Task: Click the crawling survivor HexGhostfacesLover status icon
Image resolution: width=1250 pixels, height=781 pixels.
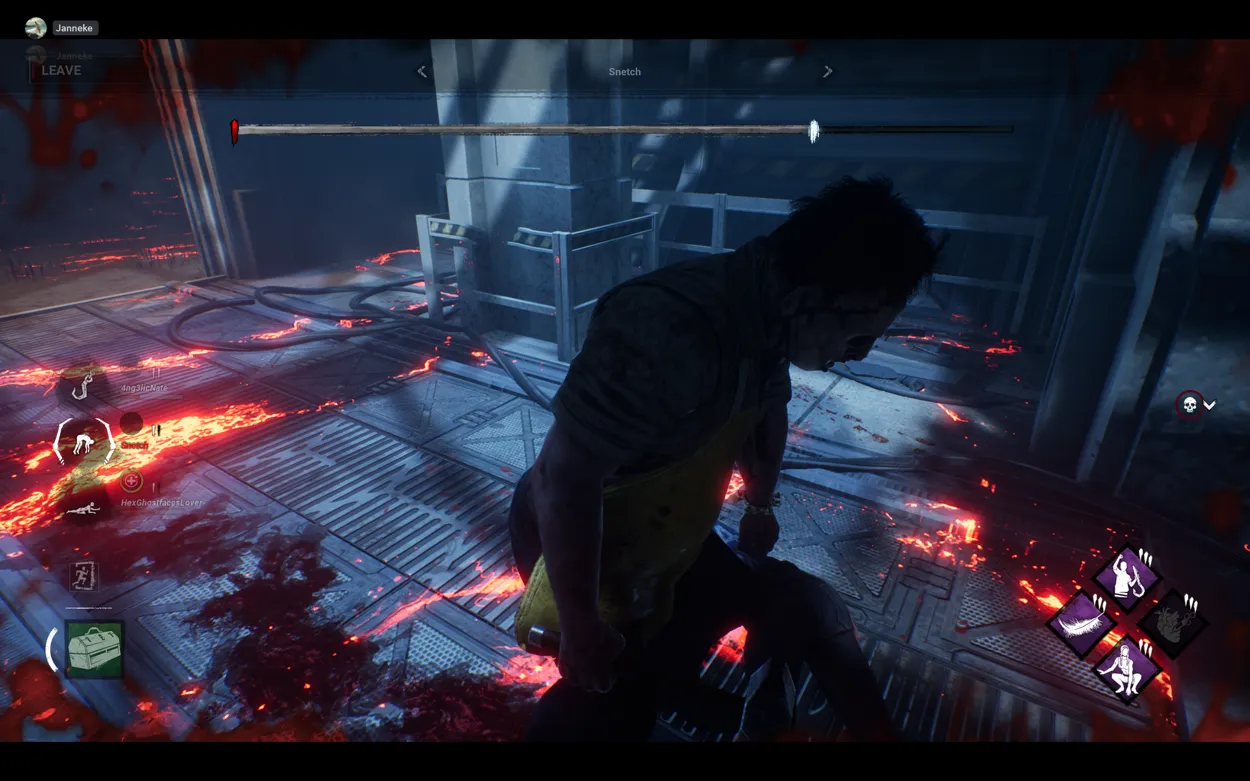Action: pyautogui.click(x=84, y=509)
